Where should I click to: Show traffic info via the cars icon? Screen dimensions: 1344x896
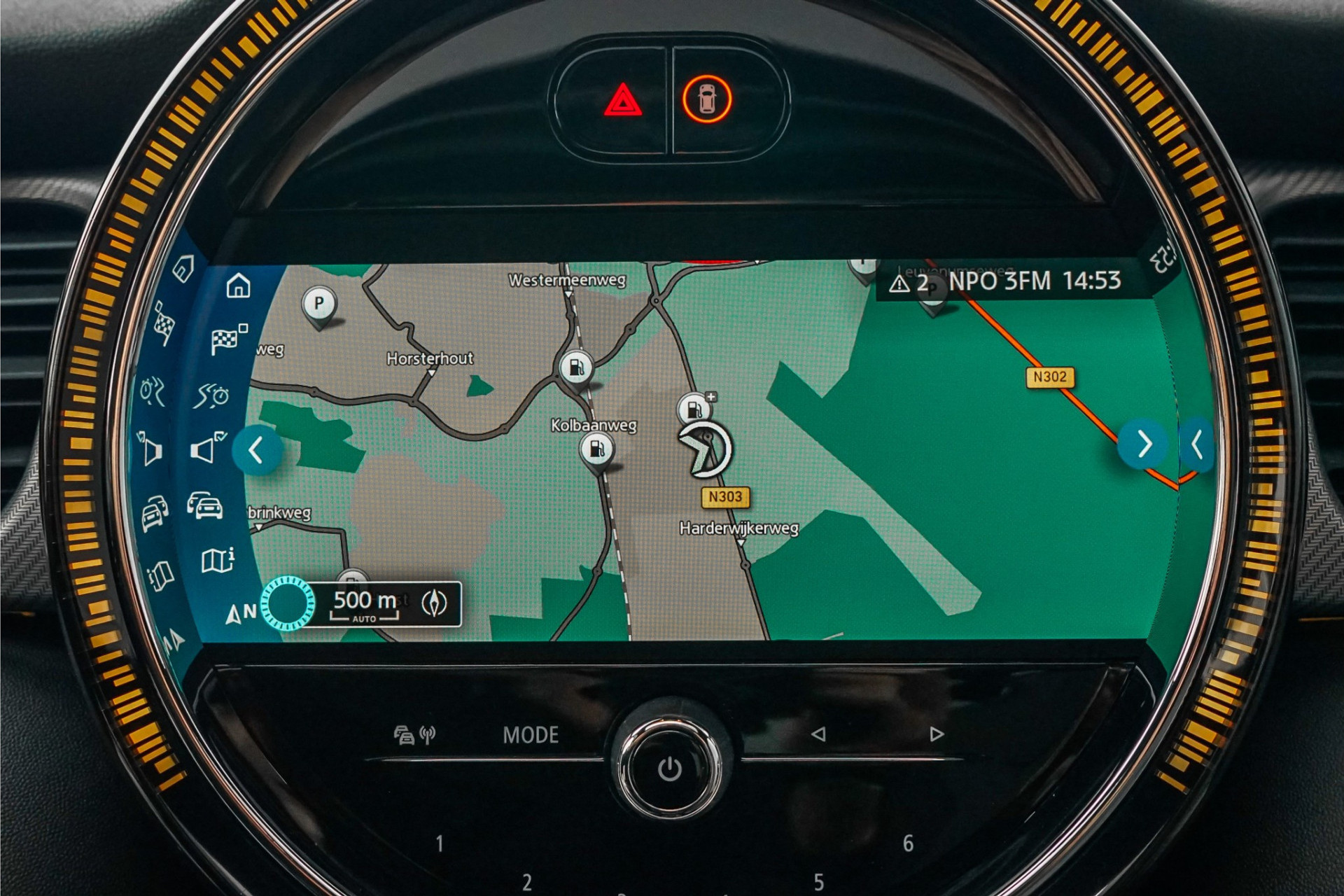click(x=205, y=505)
